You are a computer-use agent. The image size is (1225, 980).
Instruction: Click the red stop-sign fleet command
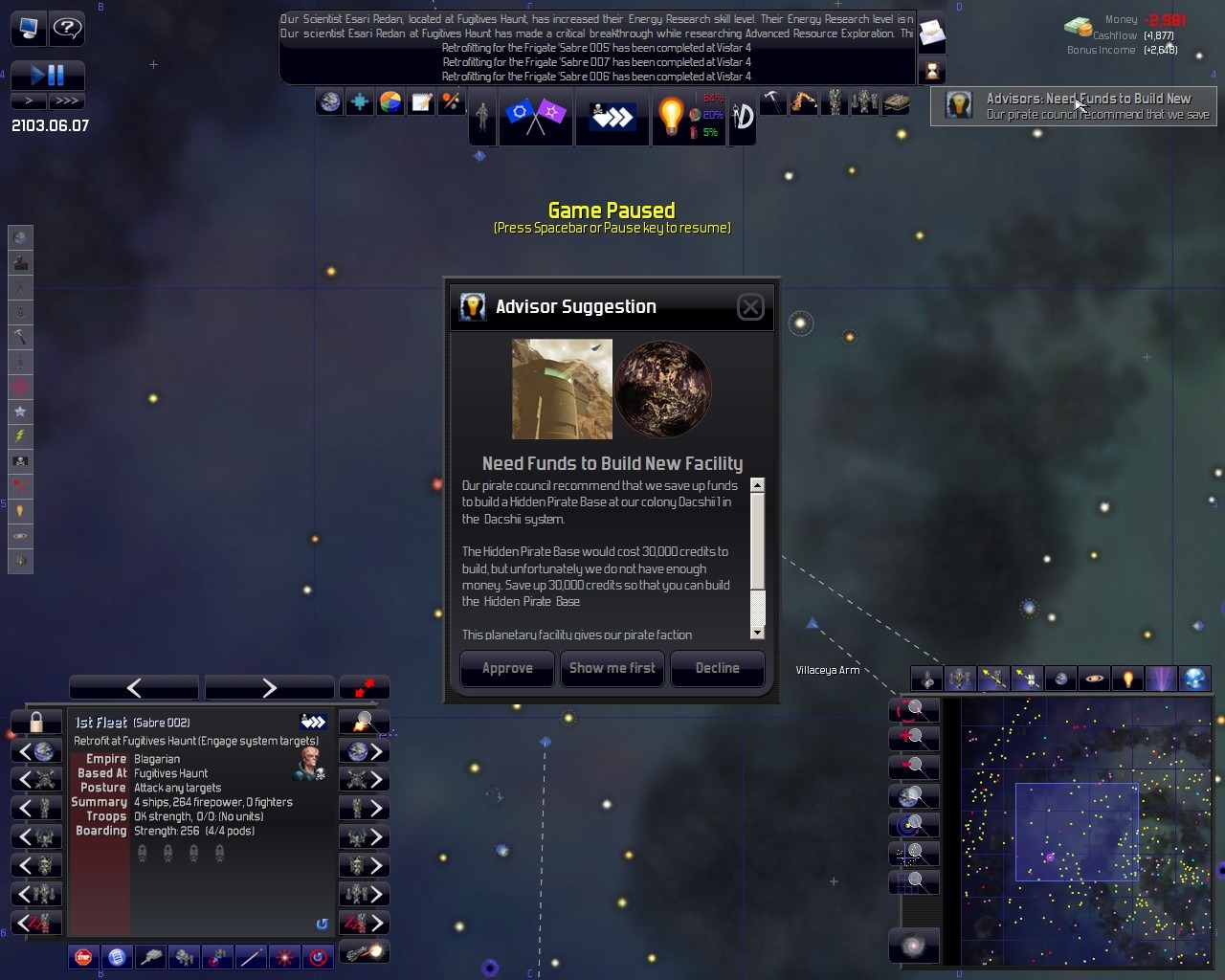[84, 956]
